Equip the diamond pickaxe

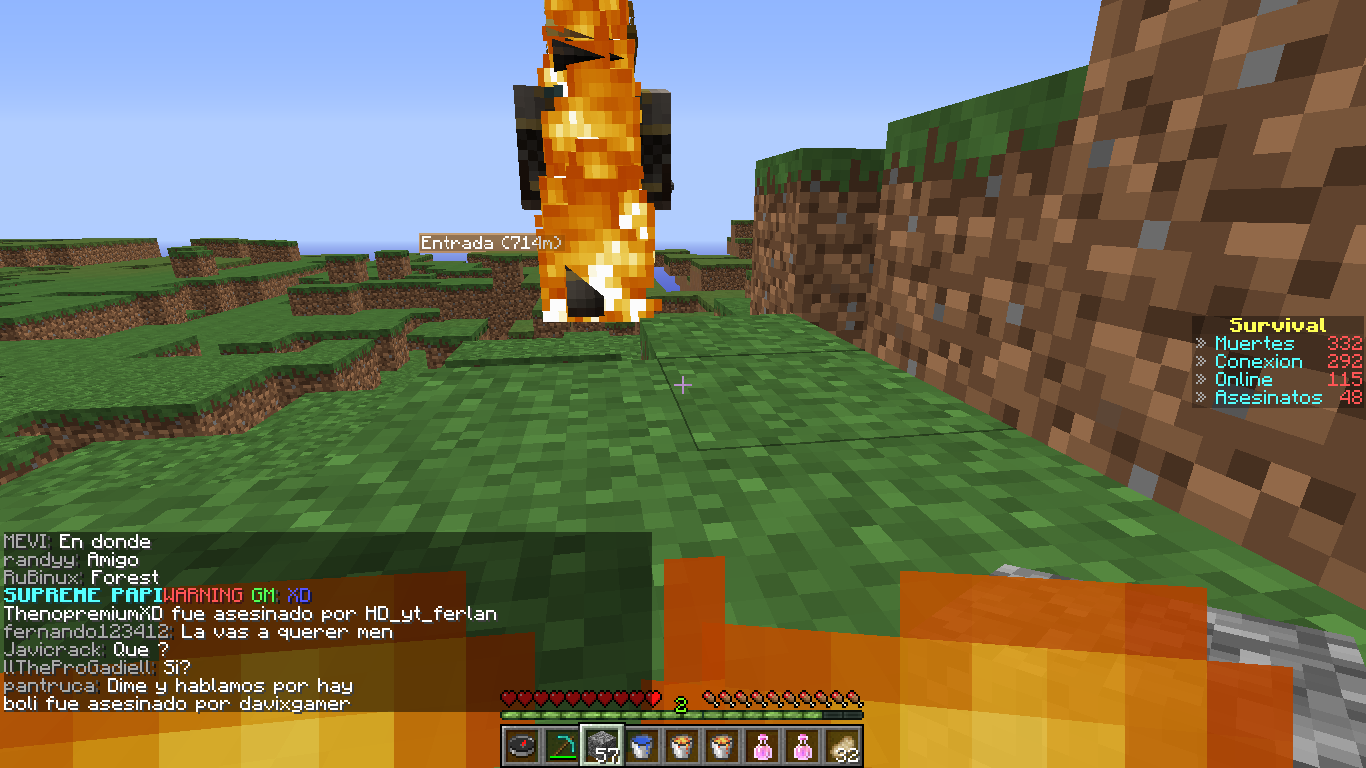pyautogui.click(x=562, y=745)
